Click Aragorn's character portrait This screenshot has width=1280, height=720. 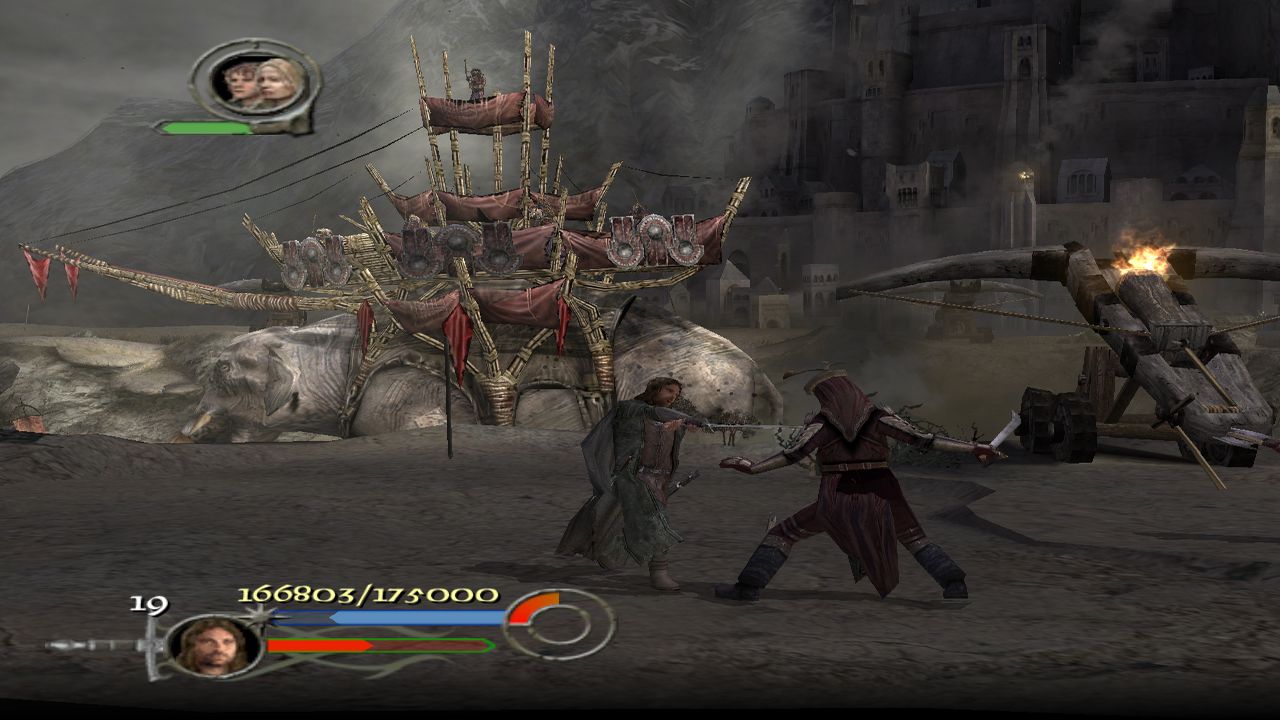(214, 645)
